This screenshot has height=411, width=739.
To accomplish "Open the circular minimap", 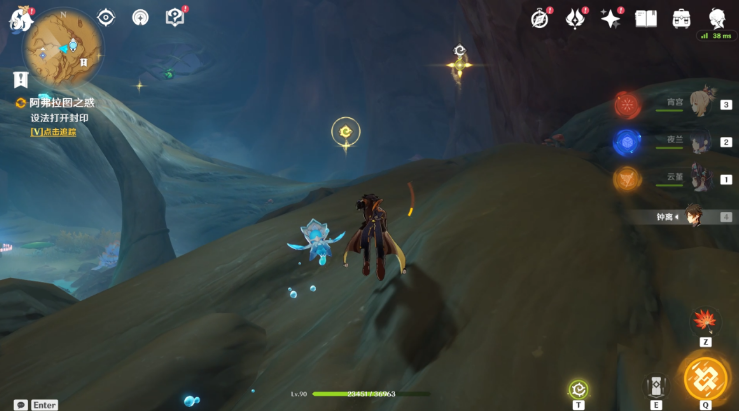I will (62, 45).
